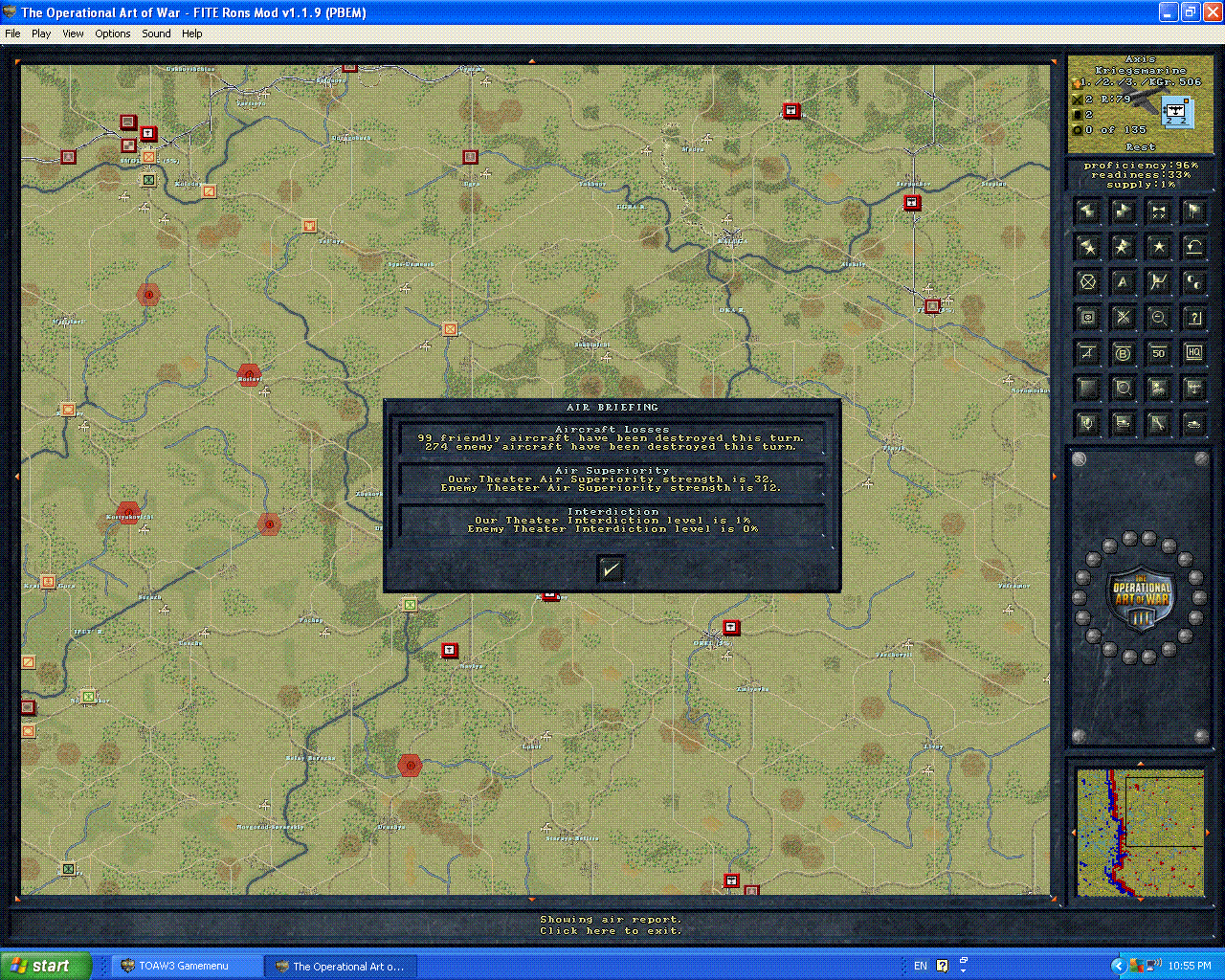Toggle the white flag icon
This screenshot has height=980, width=1225.
pos(1193,212)
